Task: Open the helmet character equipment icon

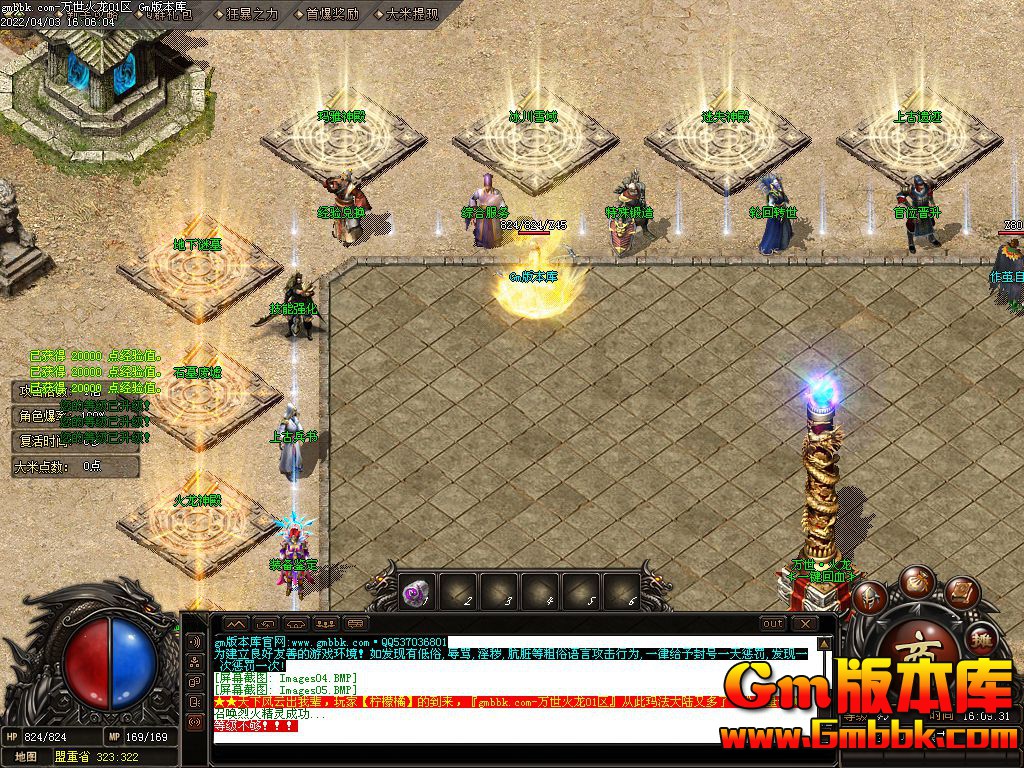Action: [870, 597]
